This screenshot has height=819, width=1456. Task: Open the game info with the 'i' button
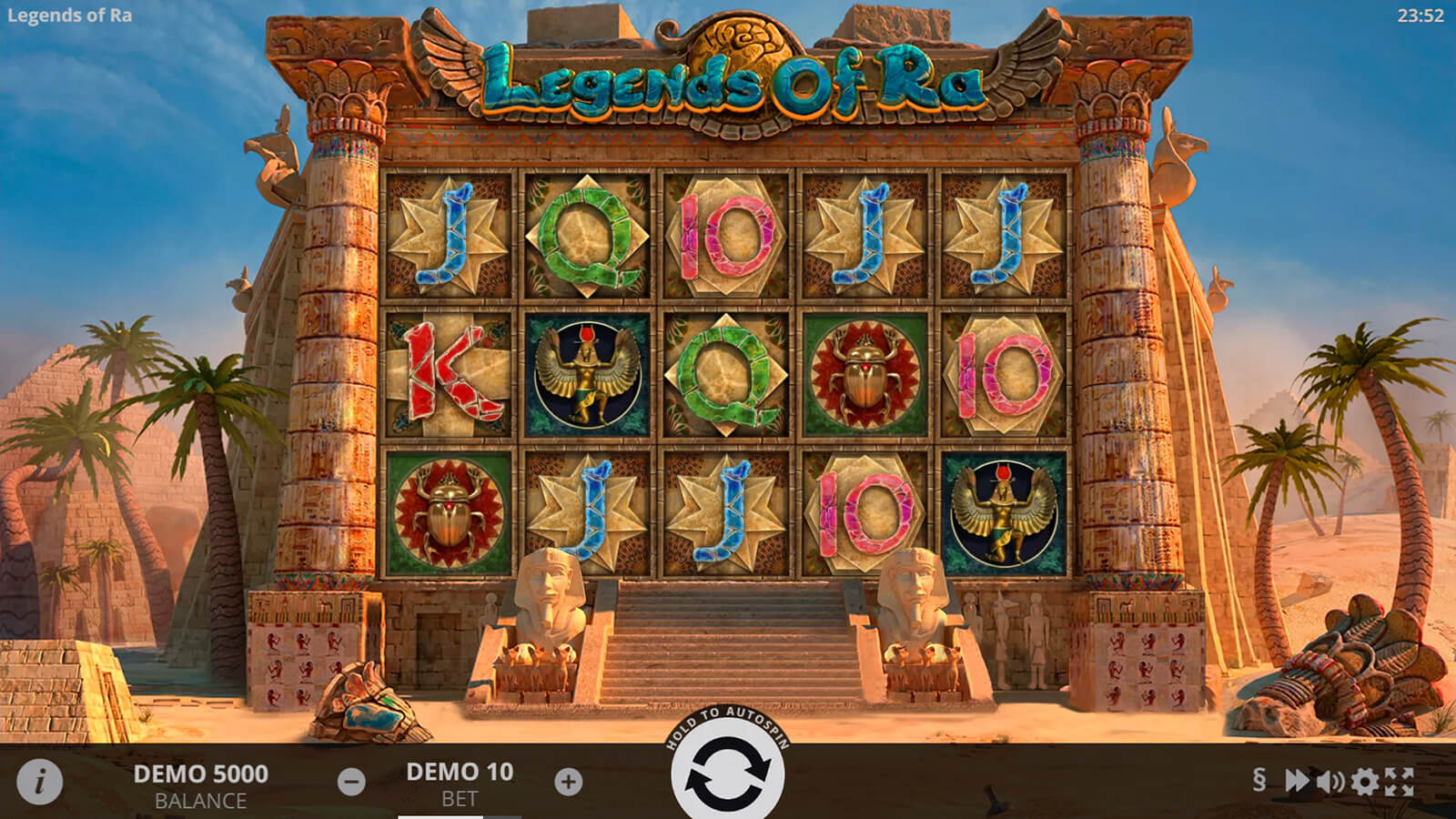click(x=40, y=782)
